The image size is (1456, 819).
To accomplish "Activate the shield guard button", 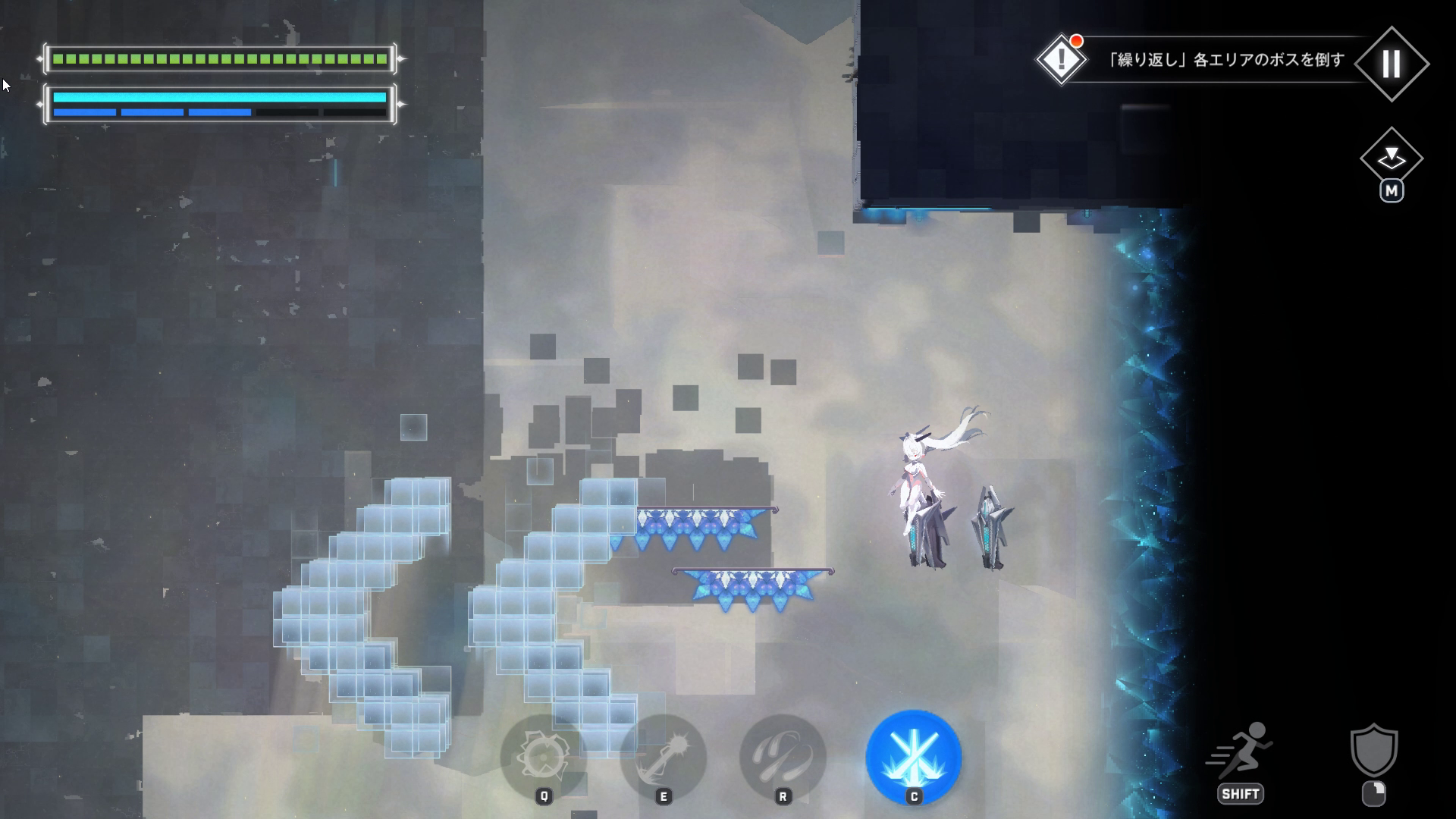I will coord(1373,751).
